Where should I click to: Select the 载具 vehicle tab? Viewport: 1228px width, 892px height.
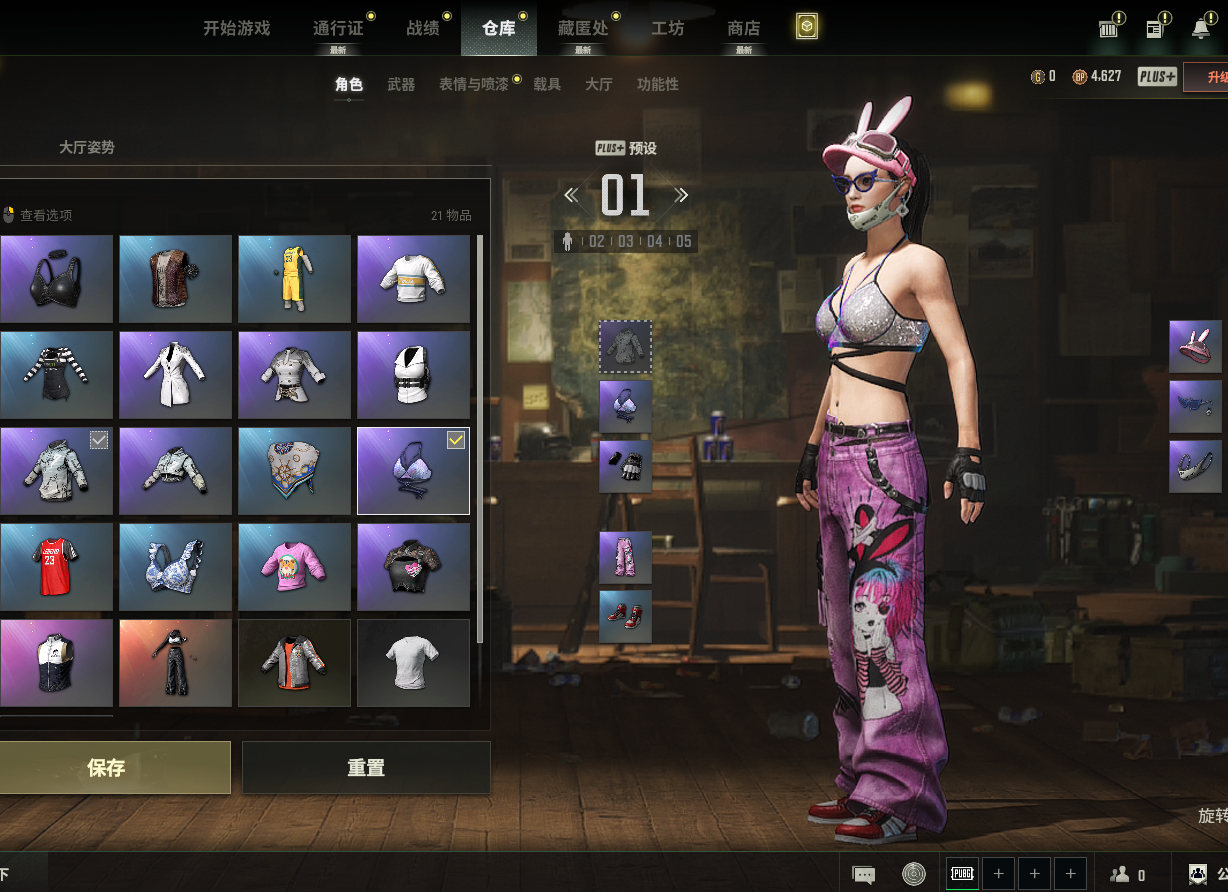point(547,85)
